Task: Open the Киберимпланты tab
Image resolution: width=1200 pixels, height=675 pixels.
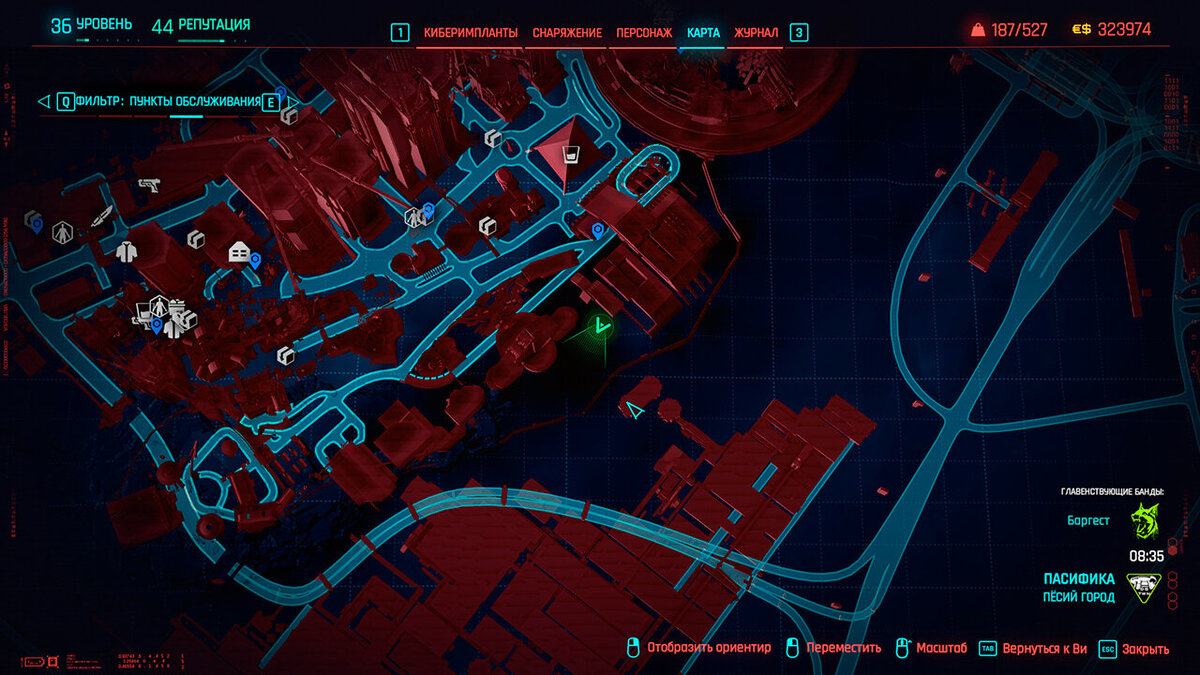Action: [x=470, y=33]
